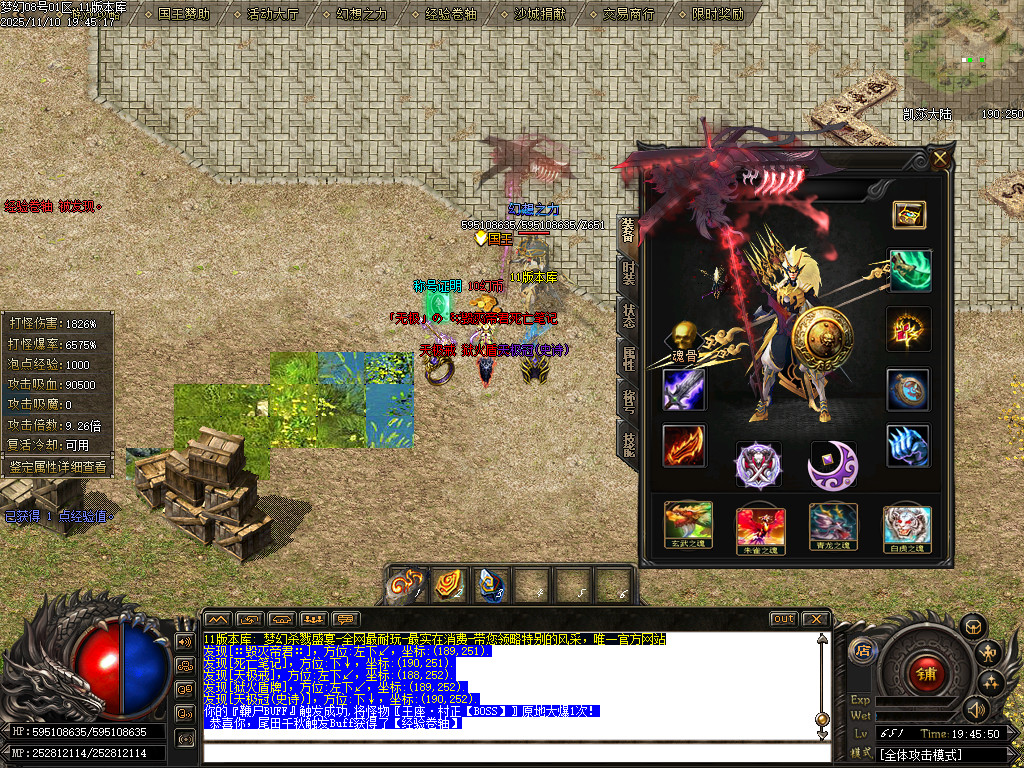Open the minimap in the corner
Viewport: 1024px width, 768px height.
[x=964, y=56]
